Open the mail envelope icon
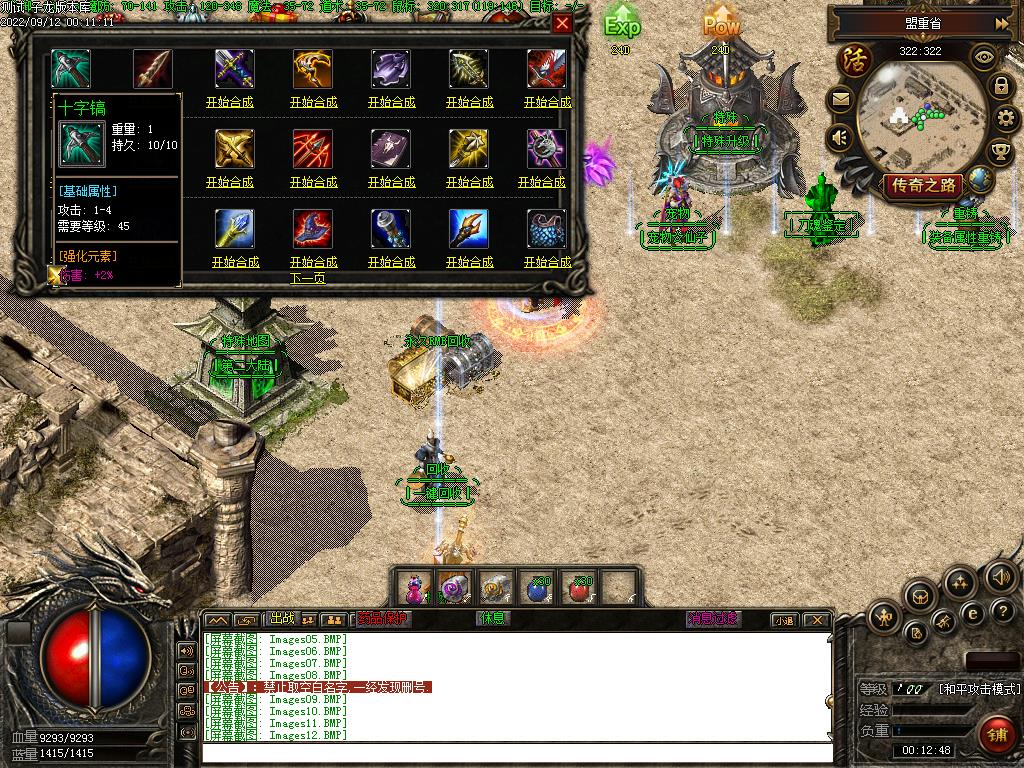Viewport: 1024px width, 768px height. click(839, 99)
